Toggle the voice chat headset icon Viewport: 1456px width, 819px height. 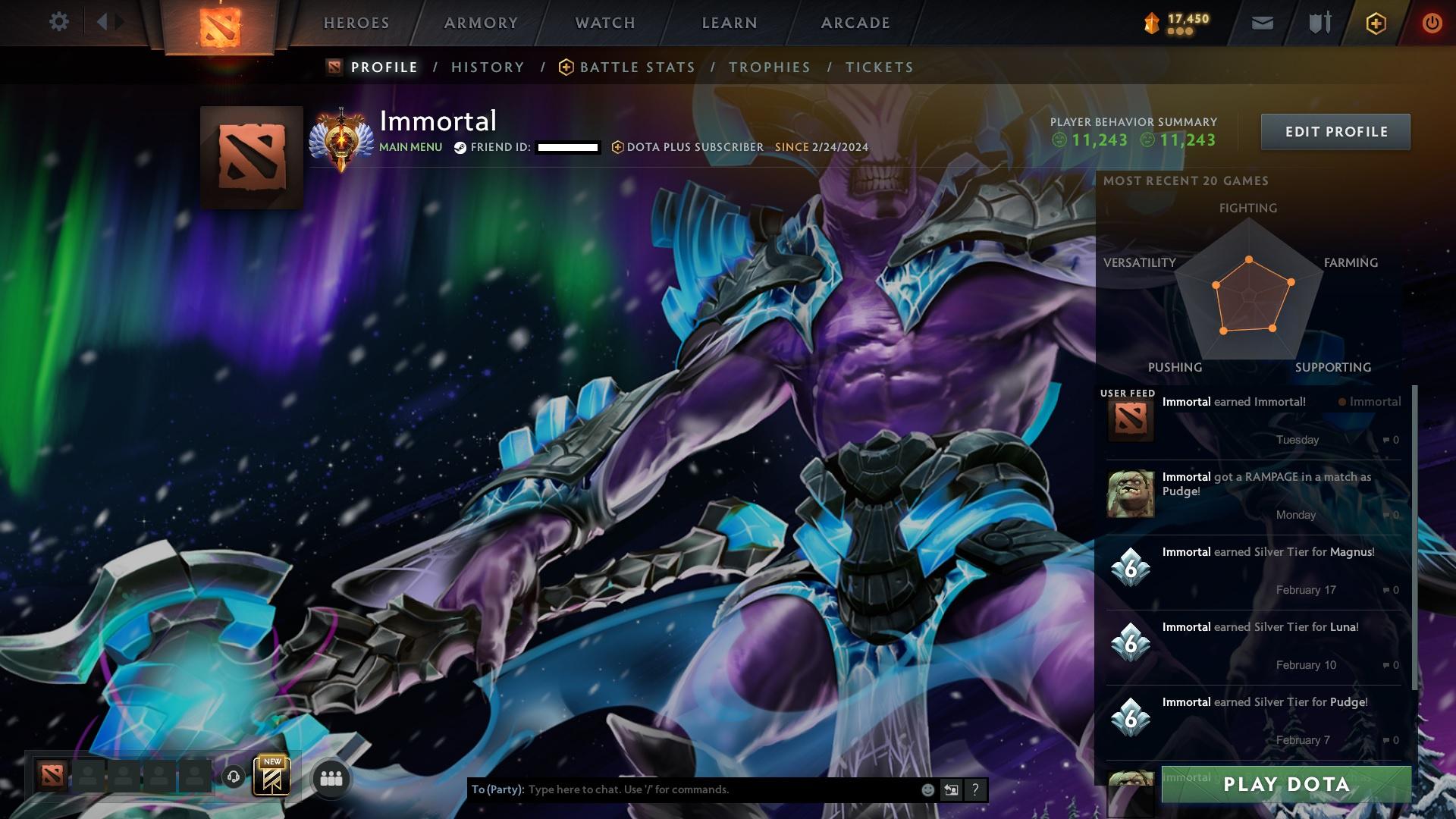(233, 777)
